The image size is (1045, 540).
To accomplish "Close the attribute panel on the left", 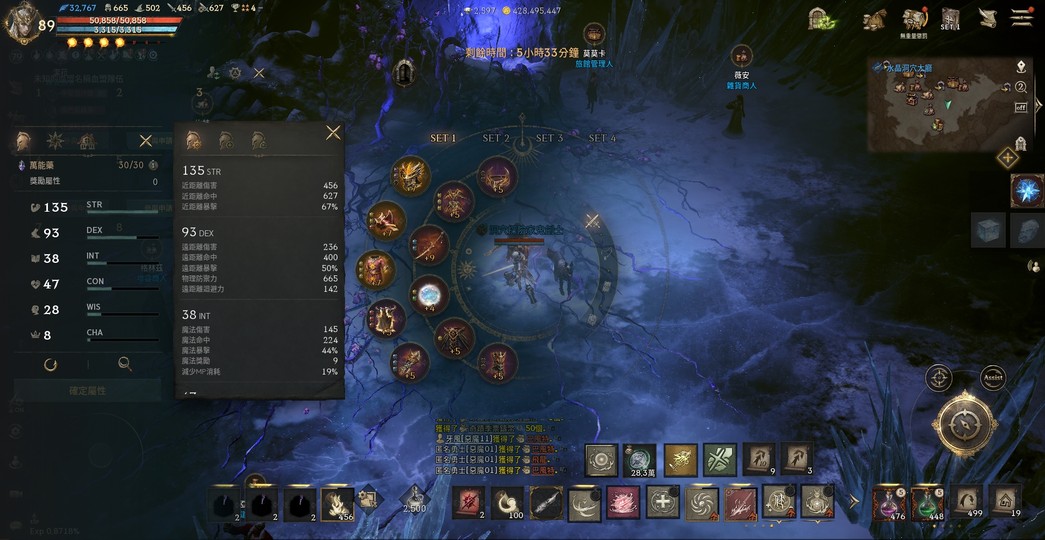I will 146,141.
